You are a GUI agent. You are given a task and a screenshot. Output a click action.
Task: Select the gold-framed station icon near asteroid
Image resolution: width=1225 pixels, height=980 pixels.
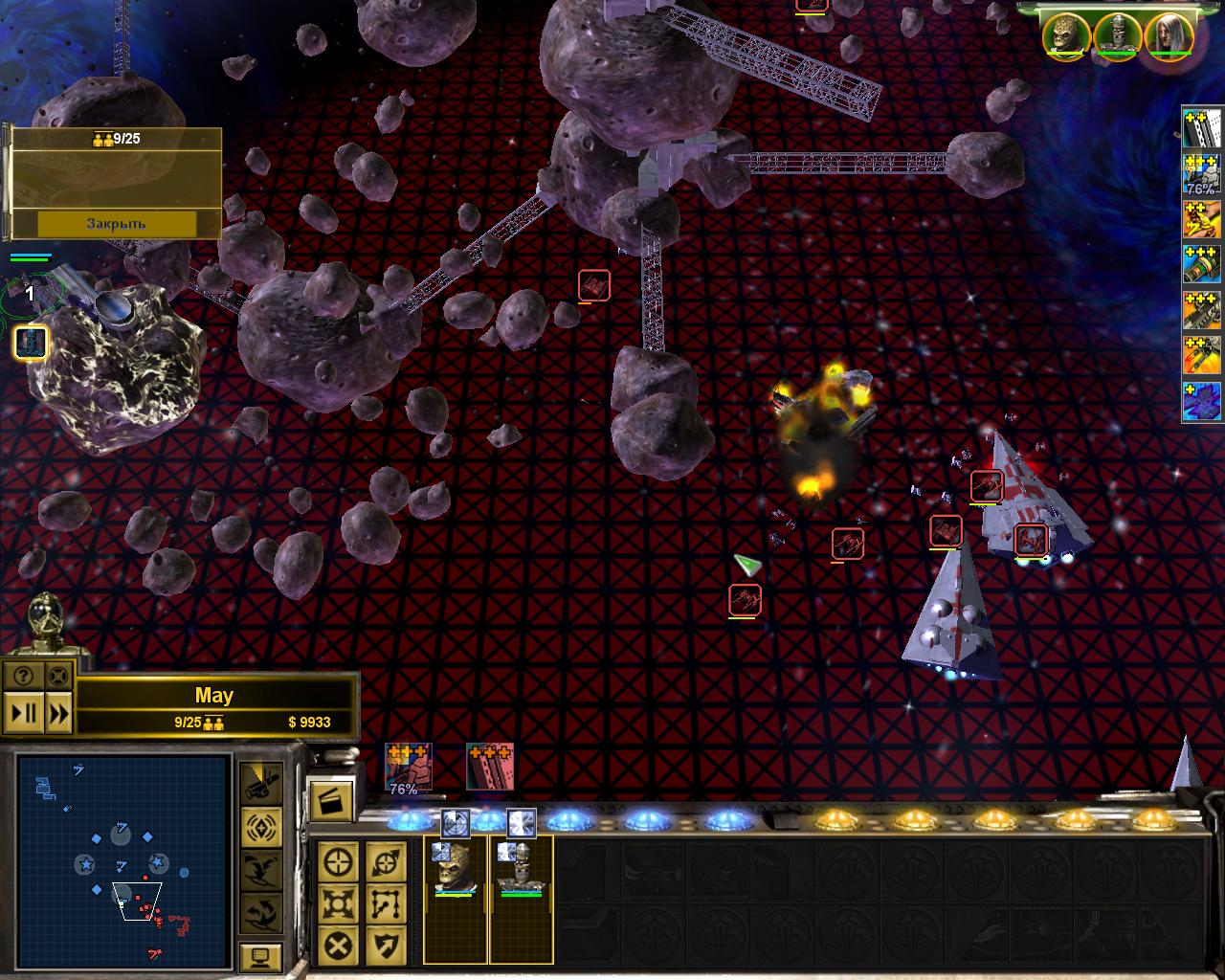click(x=31, y=343)
